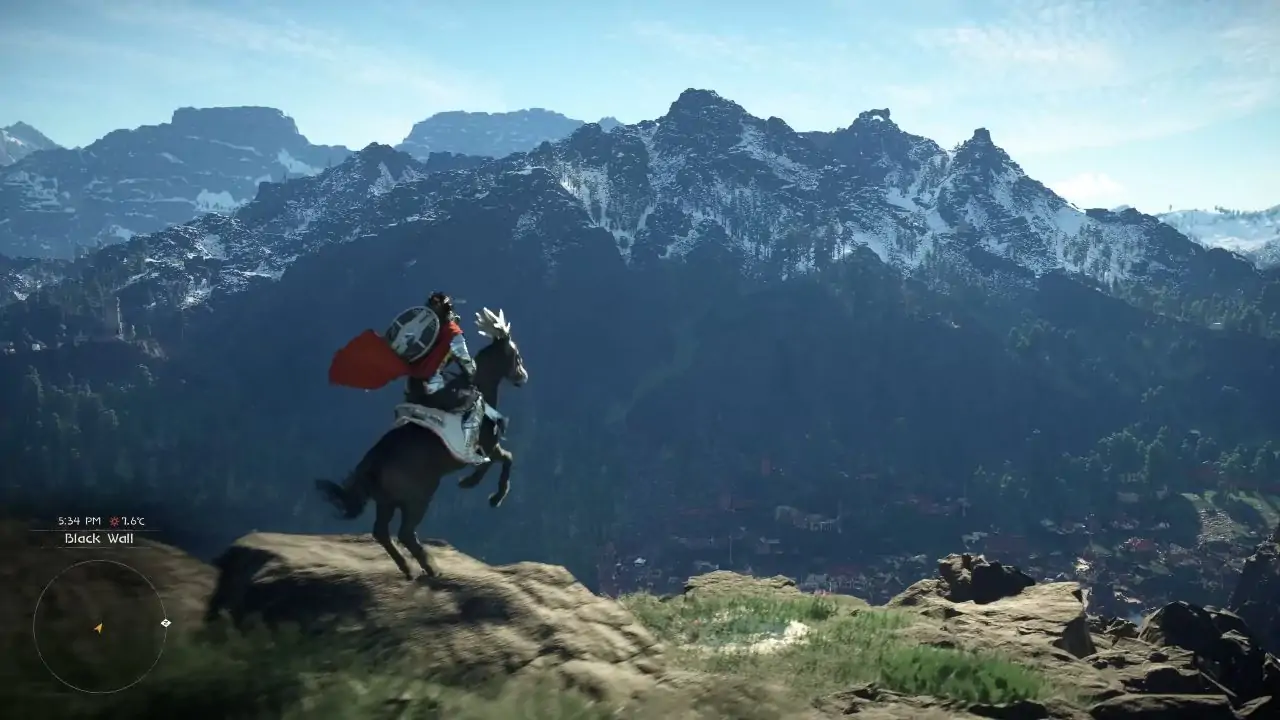Open the circular minimap
The image size is (1280, 720).
pyautogui.click(x=100, y=626)
